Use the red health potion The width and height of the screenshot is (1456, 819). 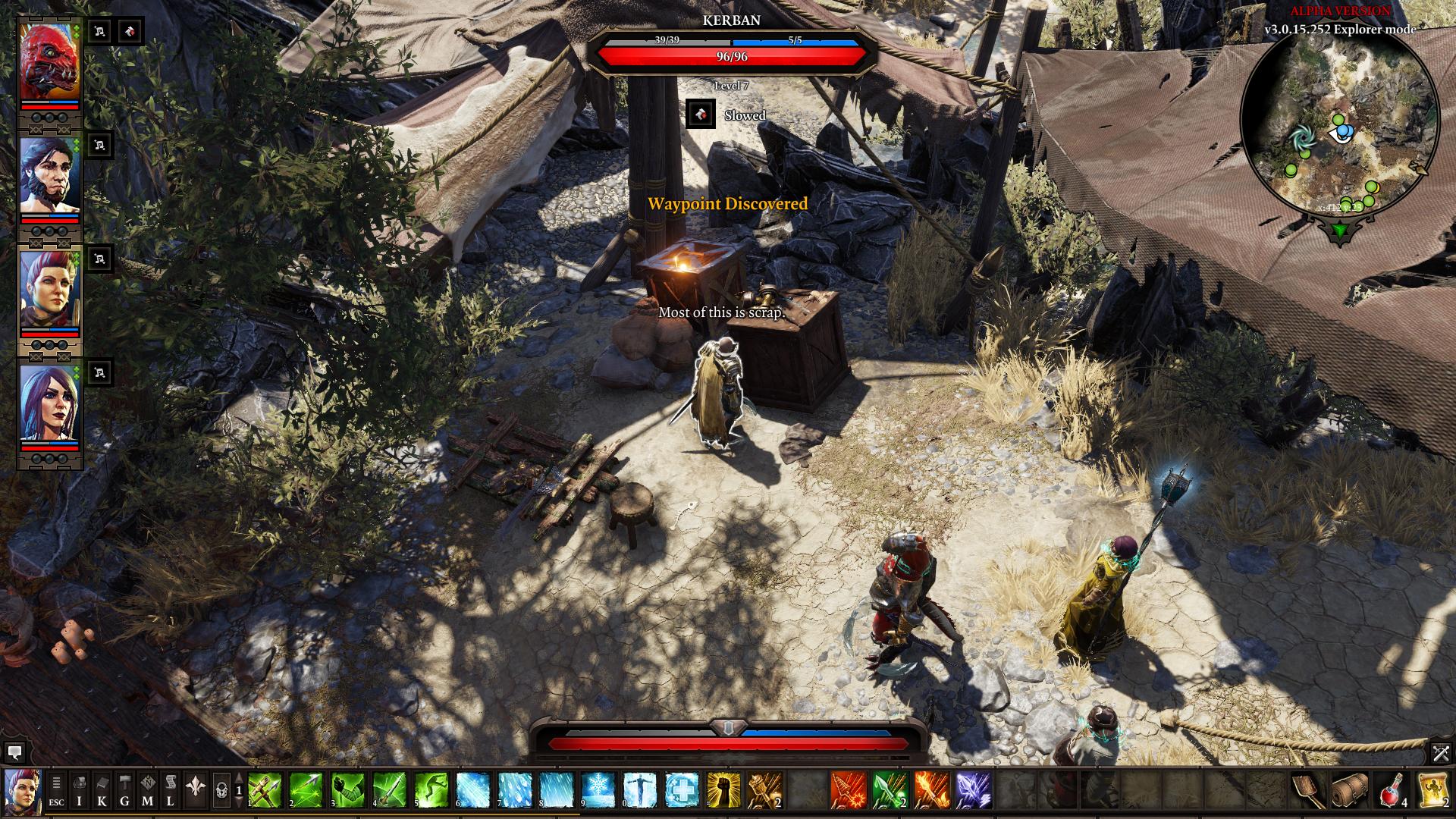pyautogui.click(x=1392, y=791)
